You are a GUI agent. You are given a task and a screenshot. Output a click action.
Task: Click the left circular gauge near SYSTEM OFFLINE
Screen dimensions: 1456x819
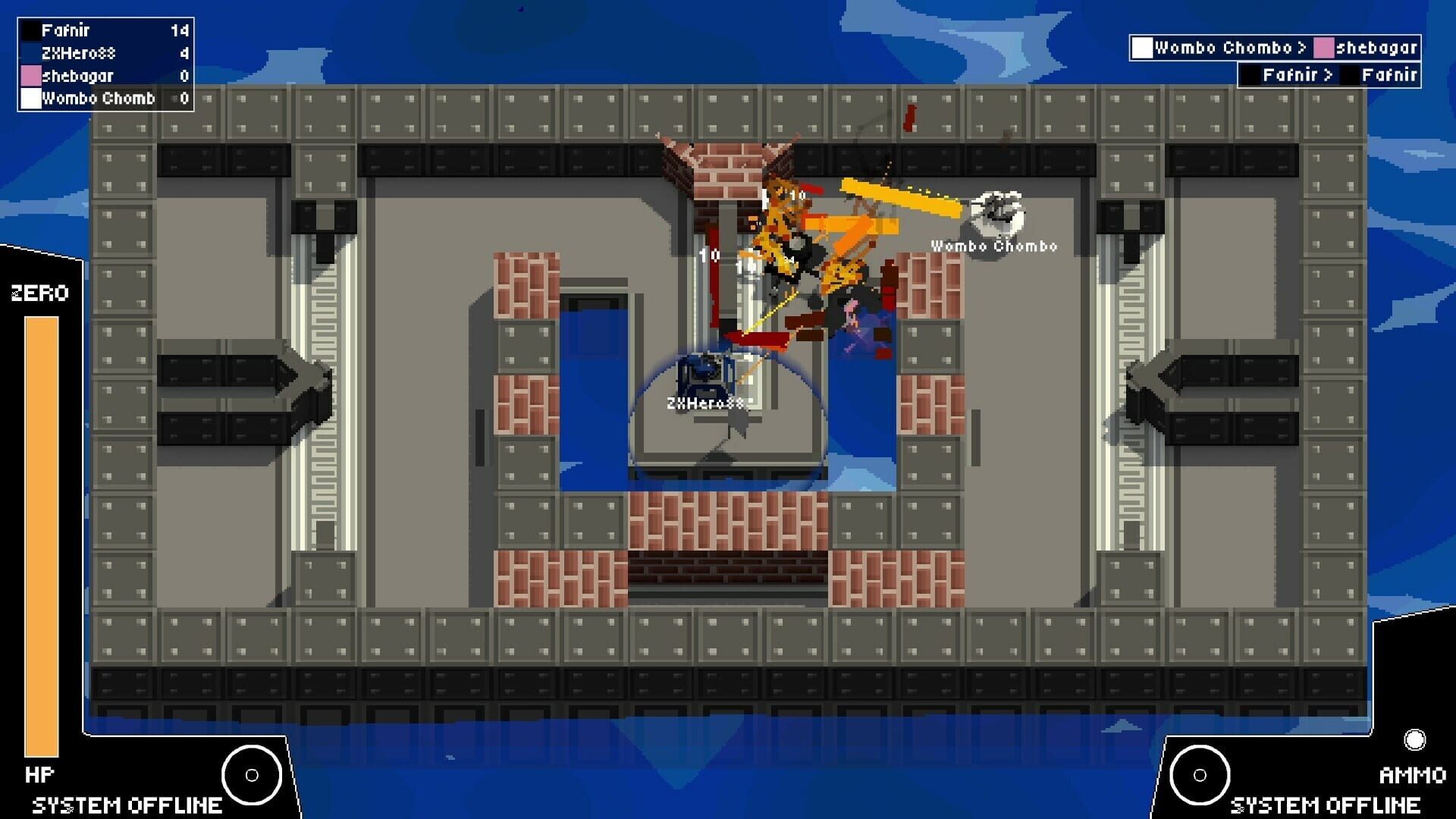pos(250,775)
